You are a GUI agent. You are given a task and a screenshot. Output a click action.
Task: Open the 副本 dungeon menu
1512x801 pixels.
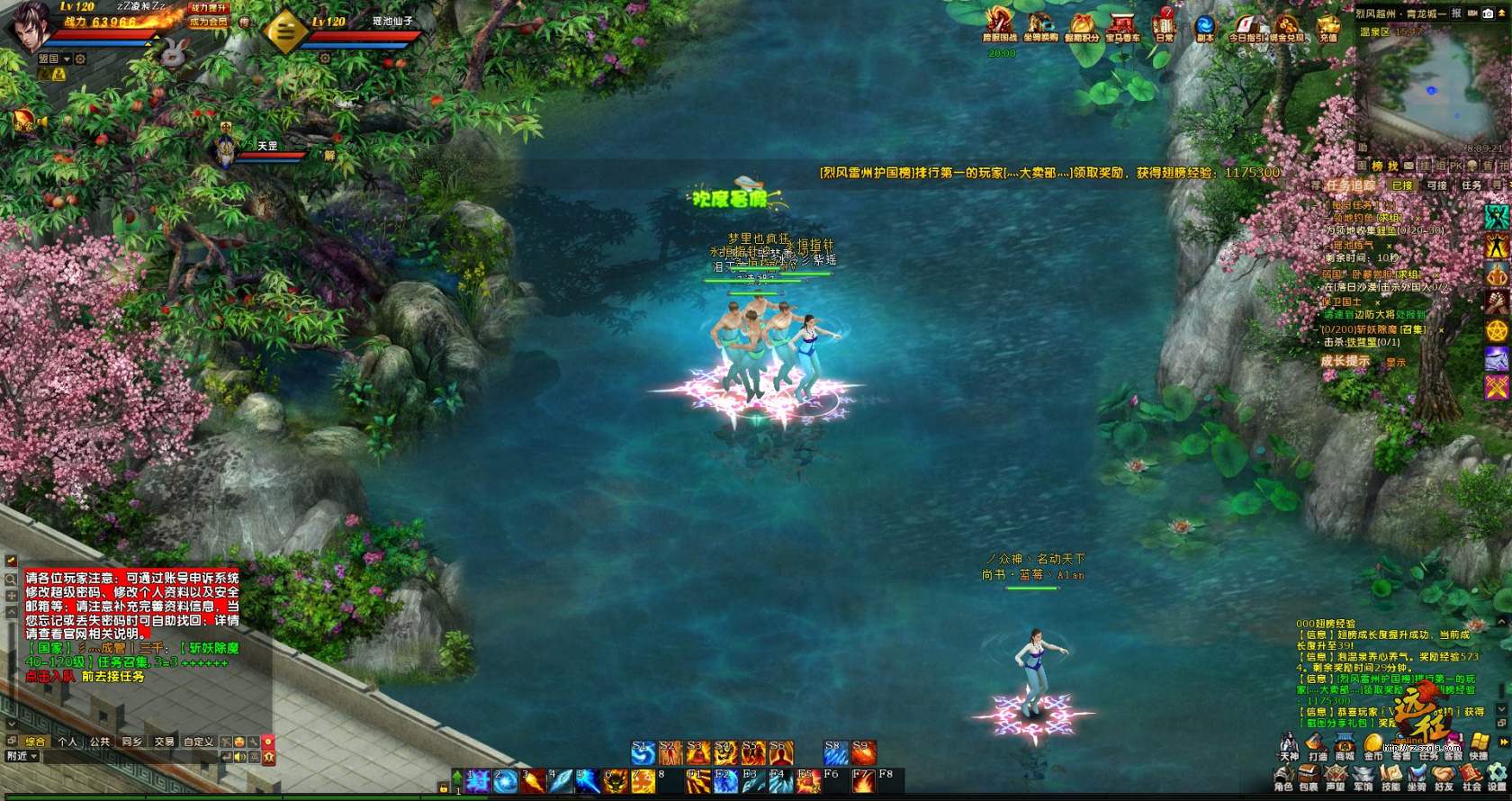(1205, 25)
